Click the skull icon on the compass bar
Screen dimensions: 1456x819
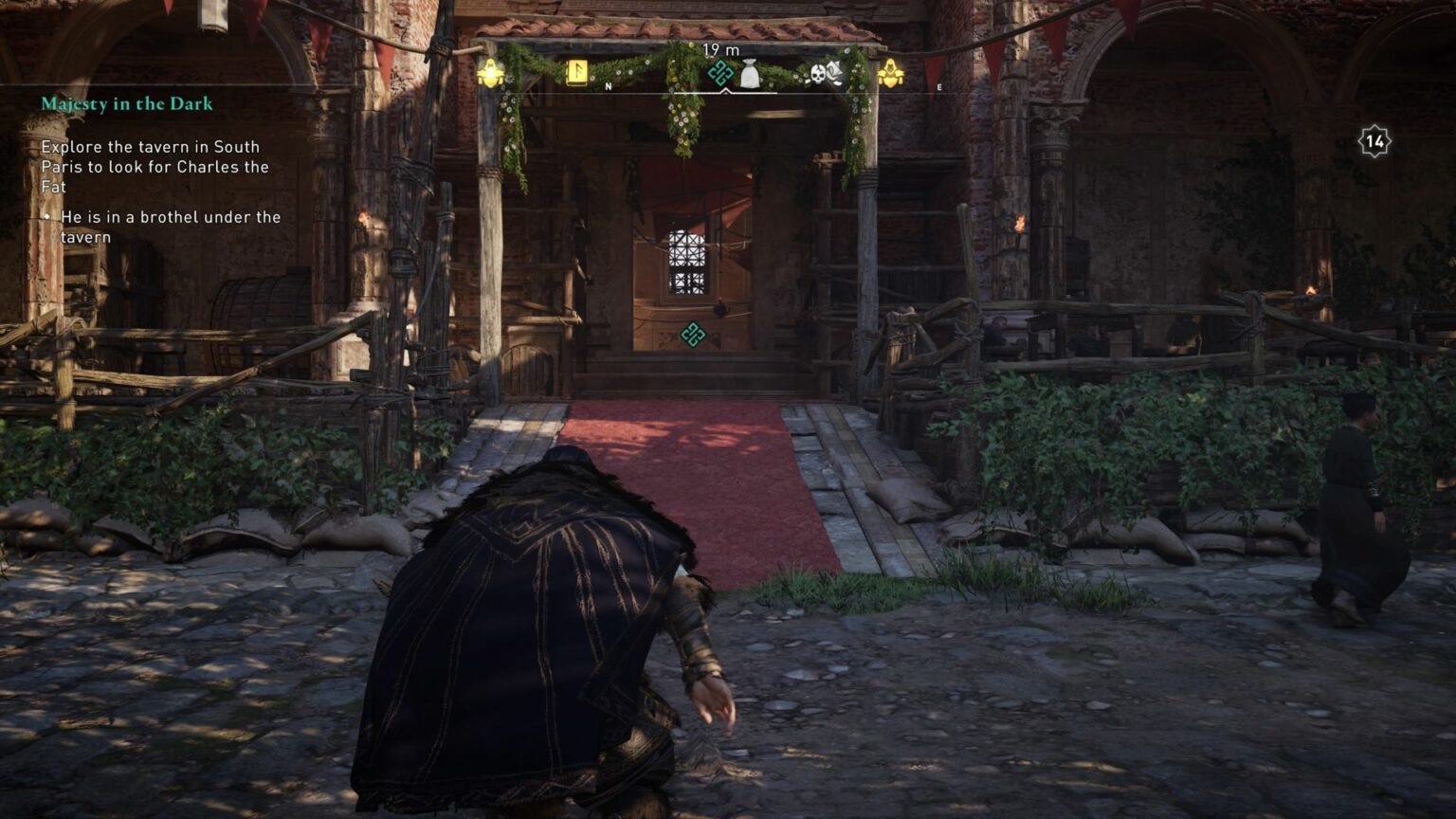pos(817,75)
